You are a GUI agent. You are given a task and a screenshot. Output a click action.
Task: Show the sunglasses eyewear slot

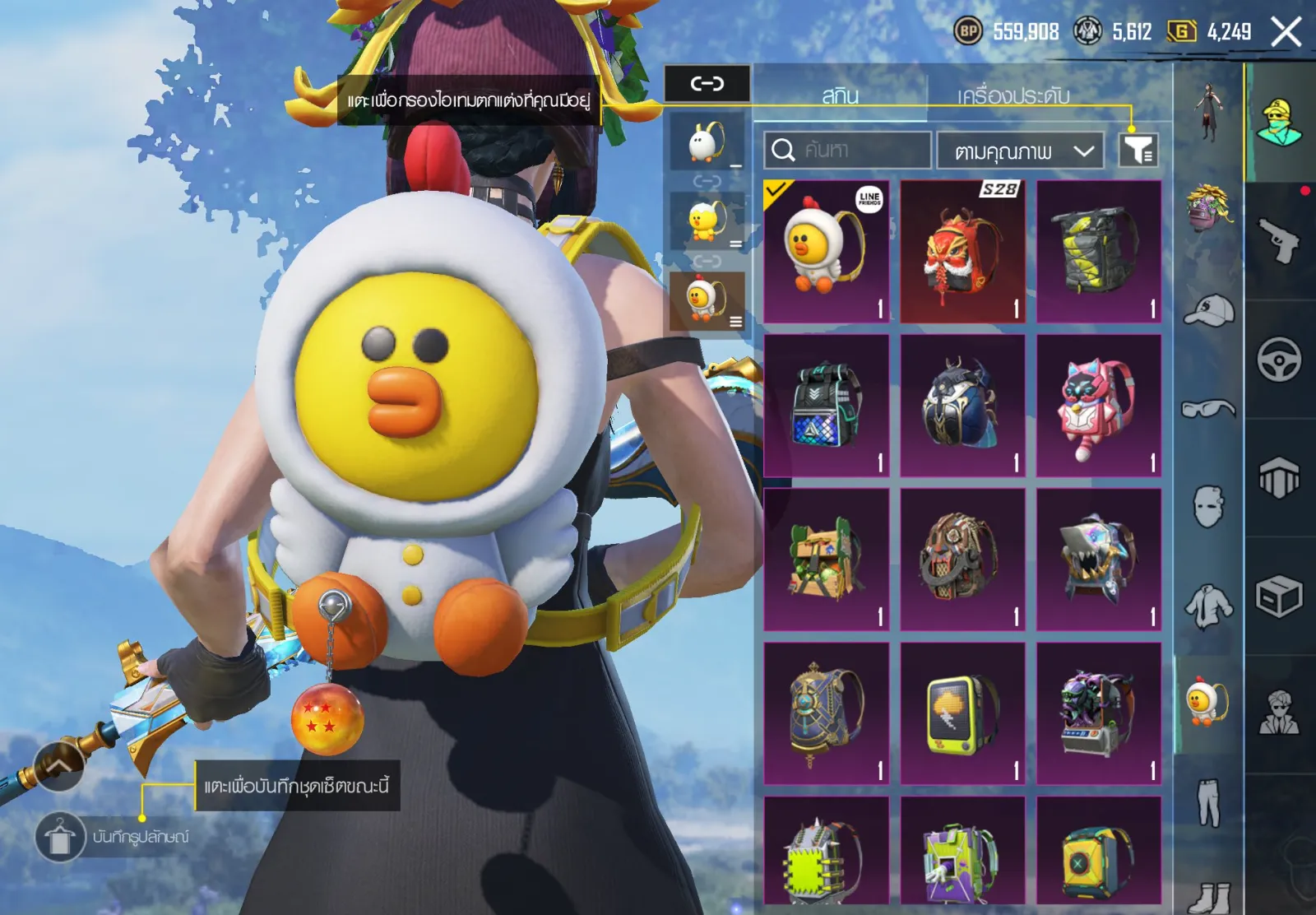[x=1208, y=408]
